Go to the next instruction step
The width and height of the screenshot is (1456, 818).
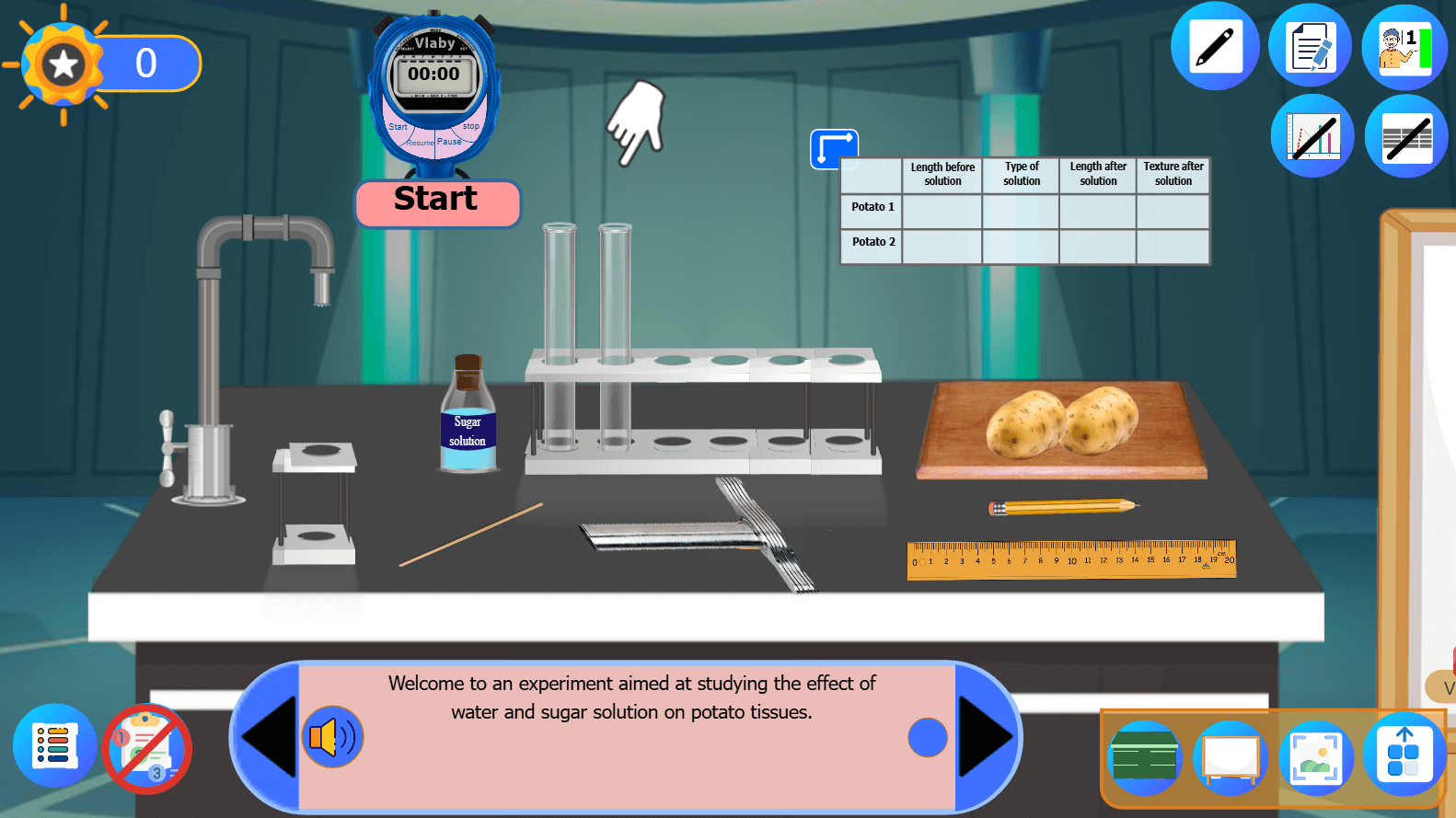pos(986,737)
